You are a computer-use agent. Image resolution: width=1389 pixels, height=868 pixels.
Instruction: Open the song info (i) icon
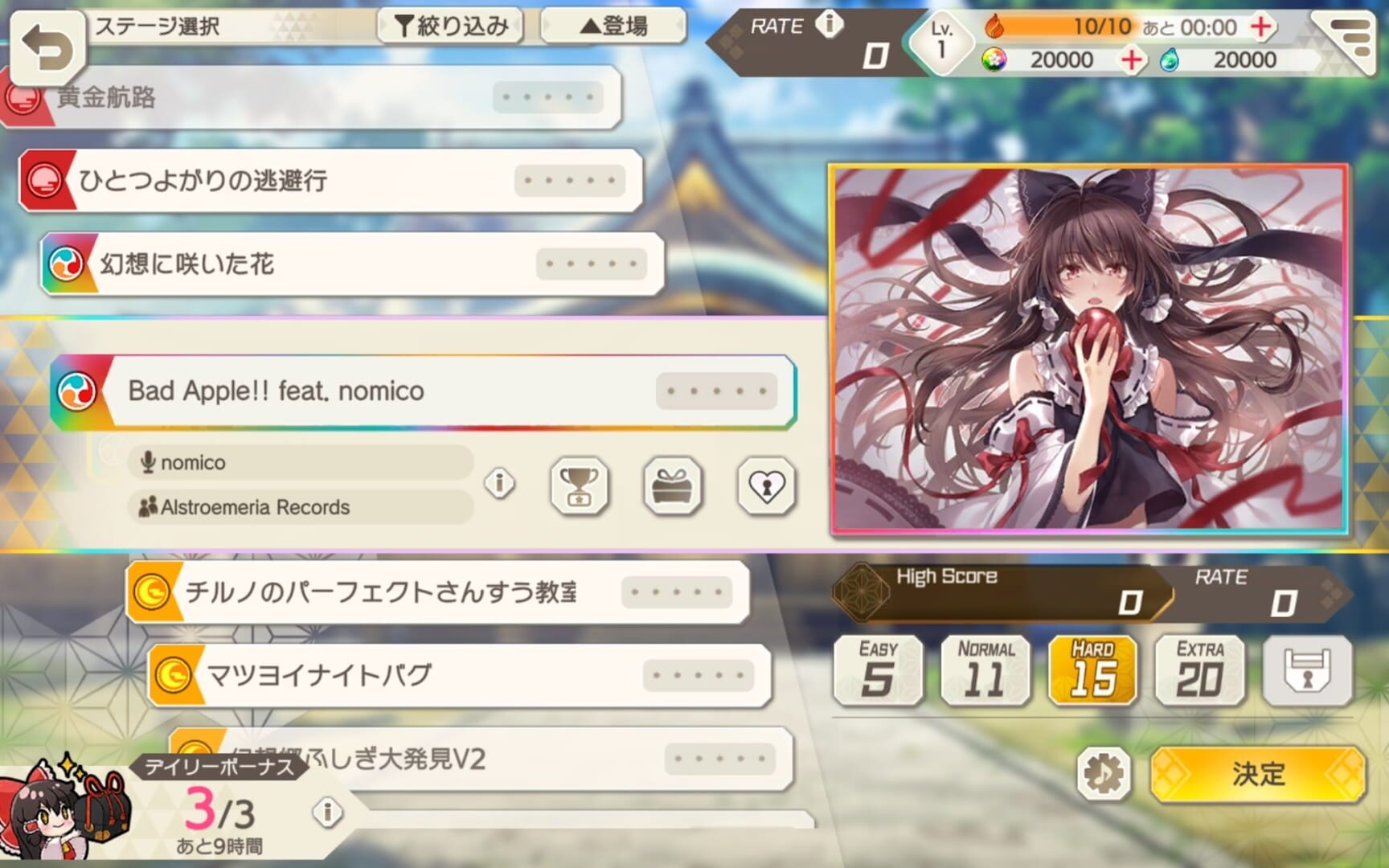click(498, 484)
